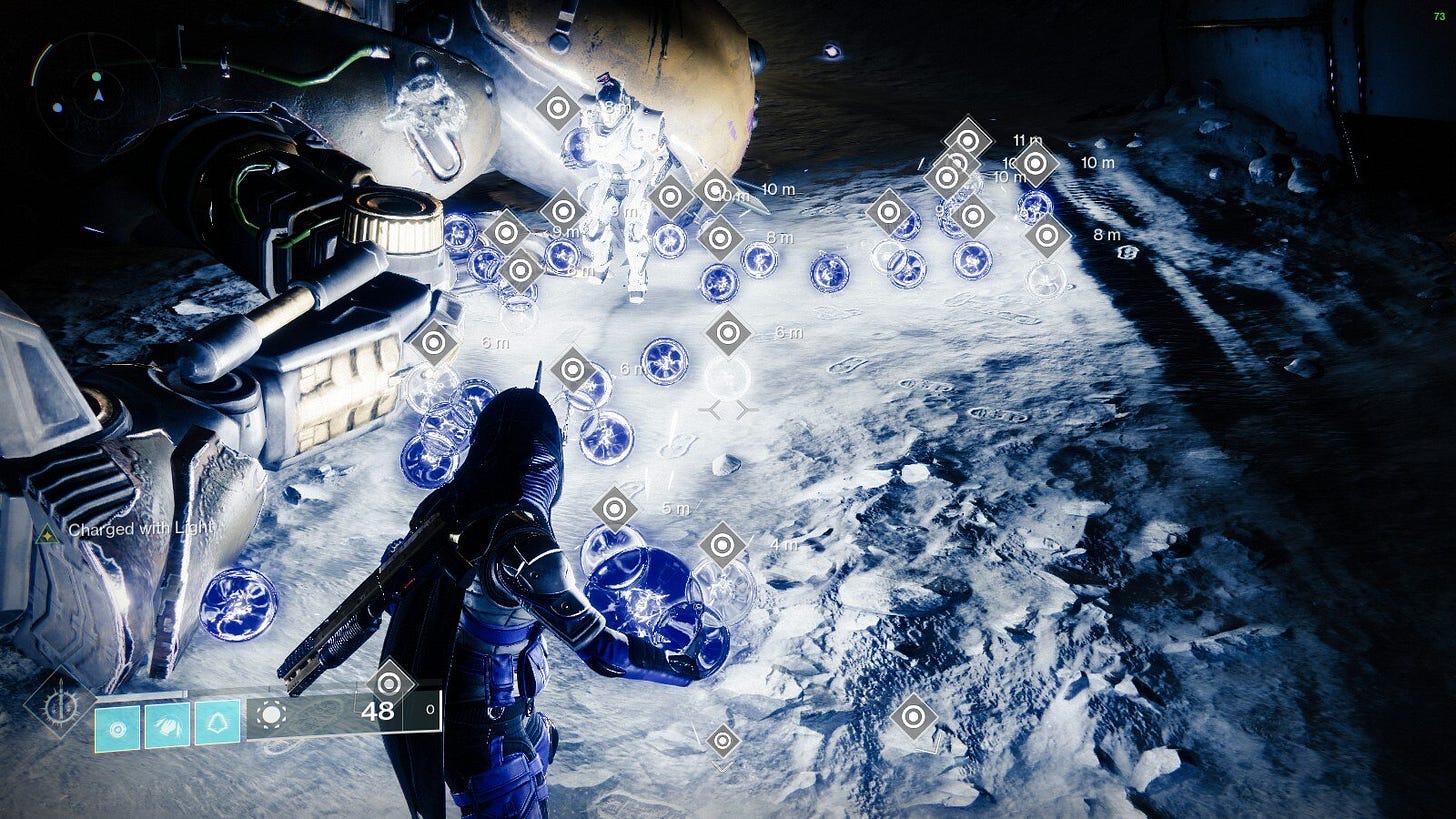The image size is (1456, 819).
Task: Select the equipped weapon ammo-type icon
Action: point(272,714)
